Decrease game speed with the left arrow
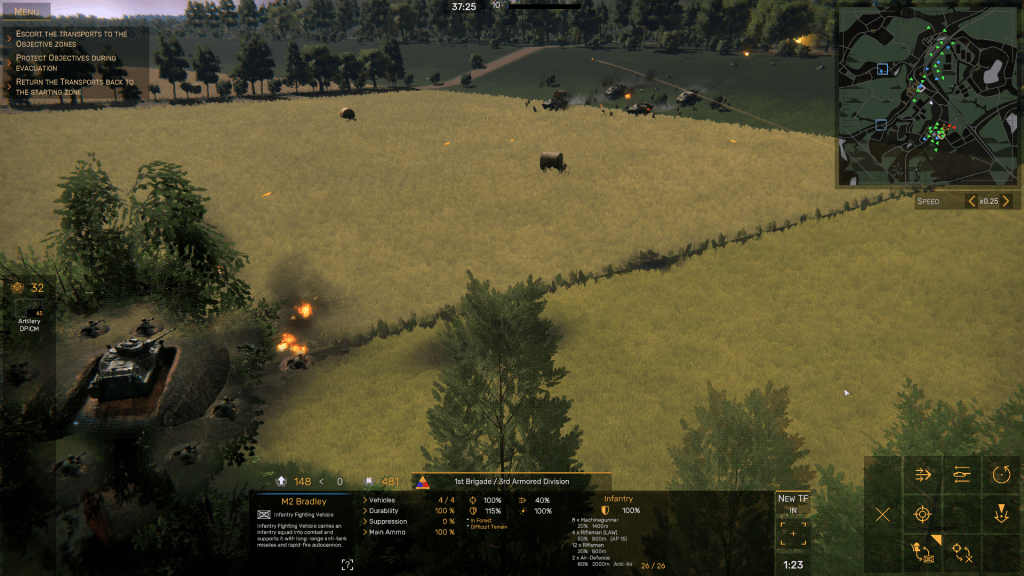 [x=970, y=201]
